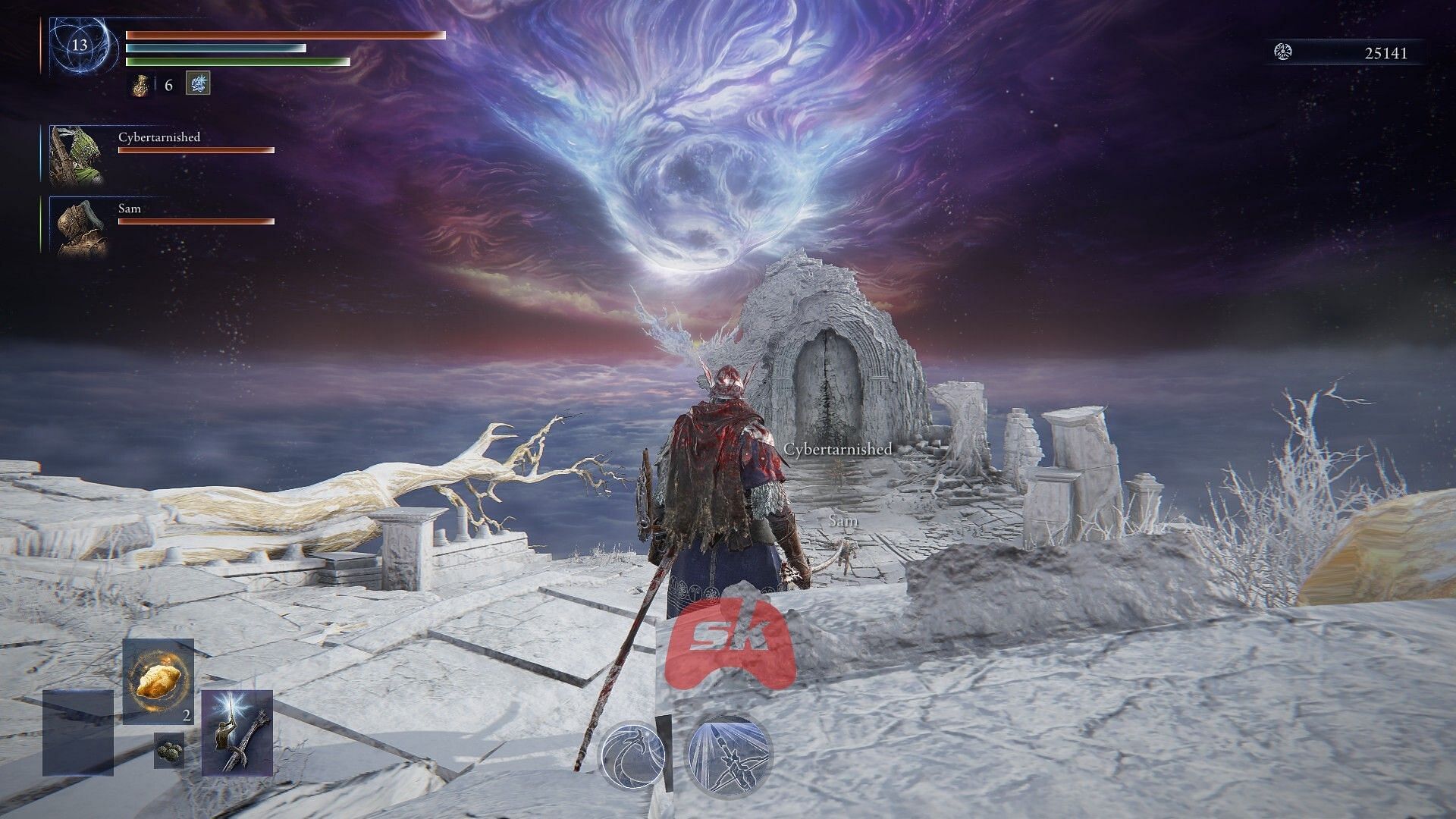The height and width of the screenshot is (819, 1456).
Task: Click the level 13 character emblem
Action: pos(79,45)
